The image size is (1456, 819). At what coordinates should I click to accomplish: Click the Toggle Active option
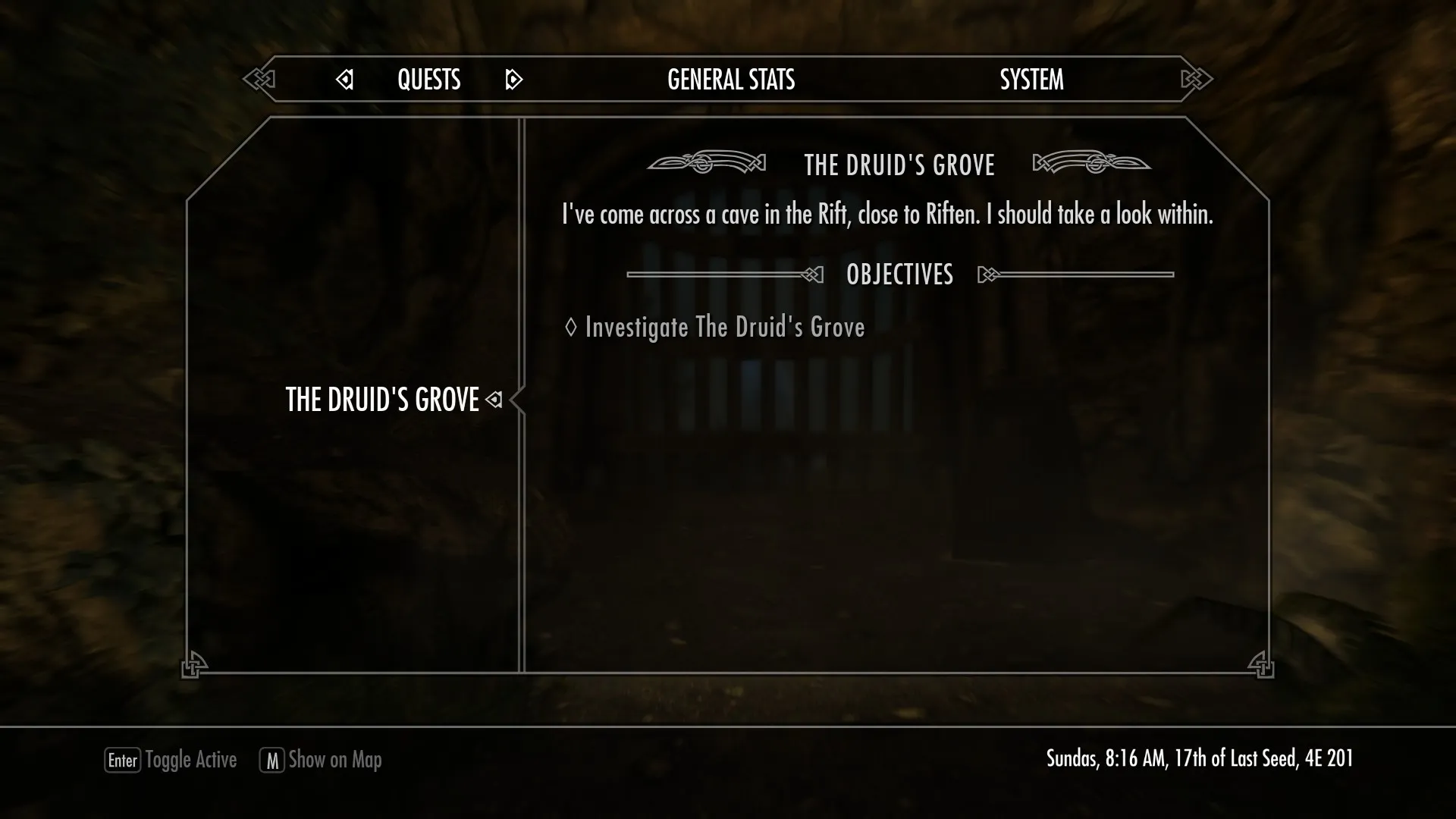[x=171, y=760]
